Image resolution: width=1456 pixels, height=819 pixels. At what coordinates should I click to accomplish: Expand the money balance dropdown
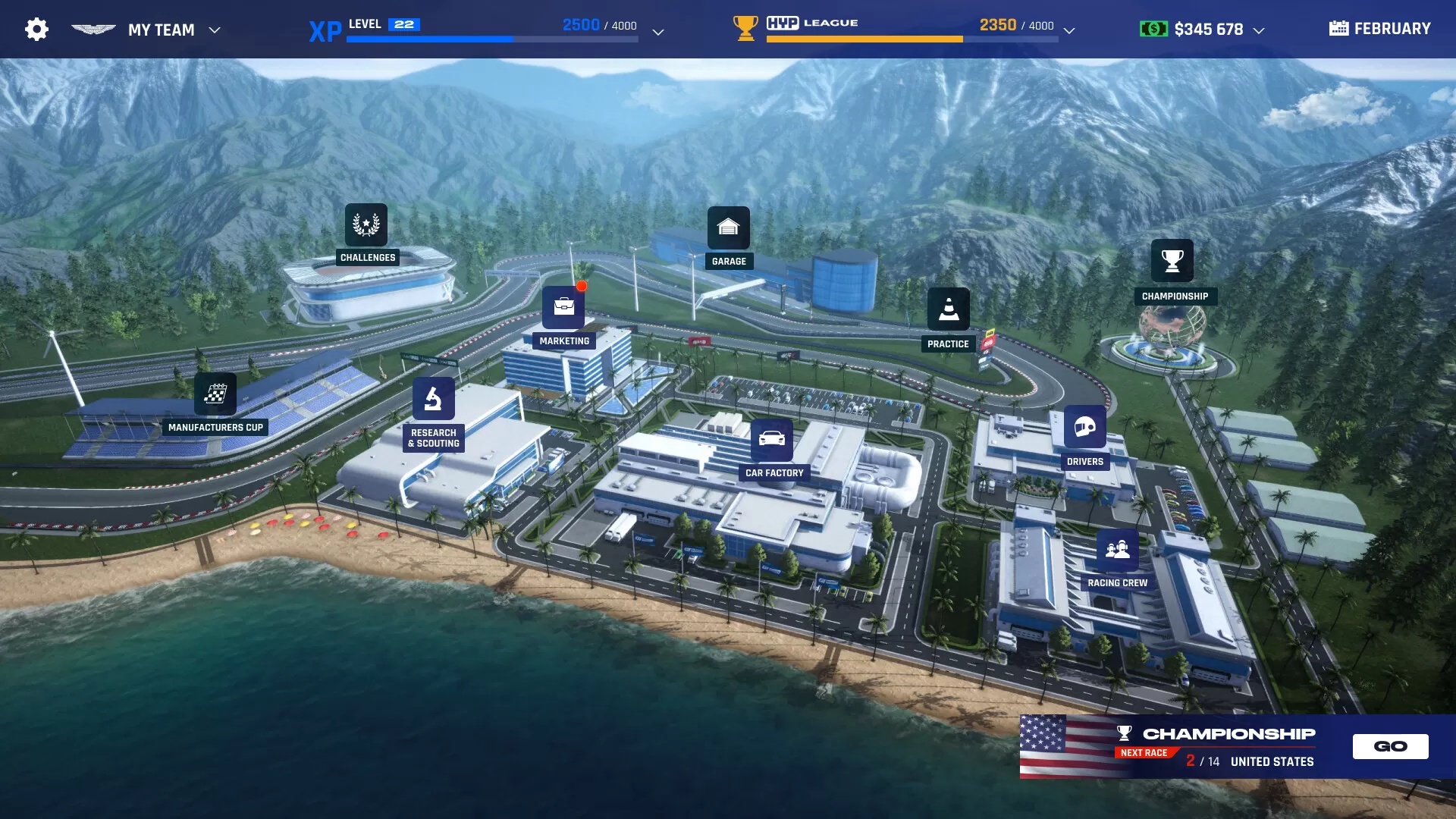point(1260,30)
